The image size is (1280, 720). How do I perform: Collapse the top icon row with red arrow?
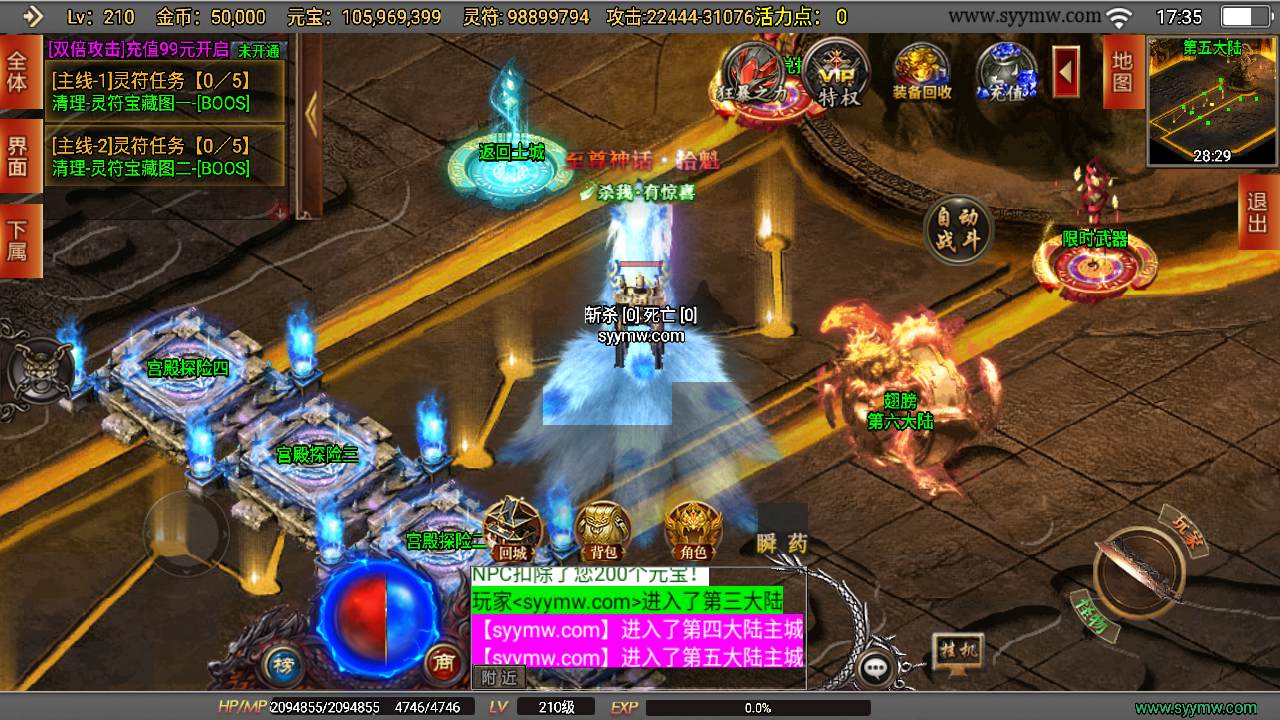(x=1067, y=71)
